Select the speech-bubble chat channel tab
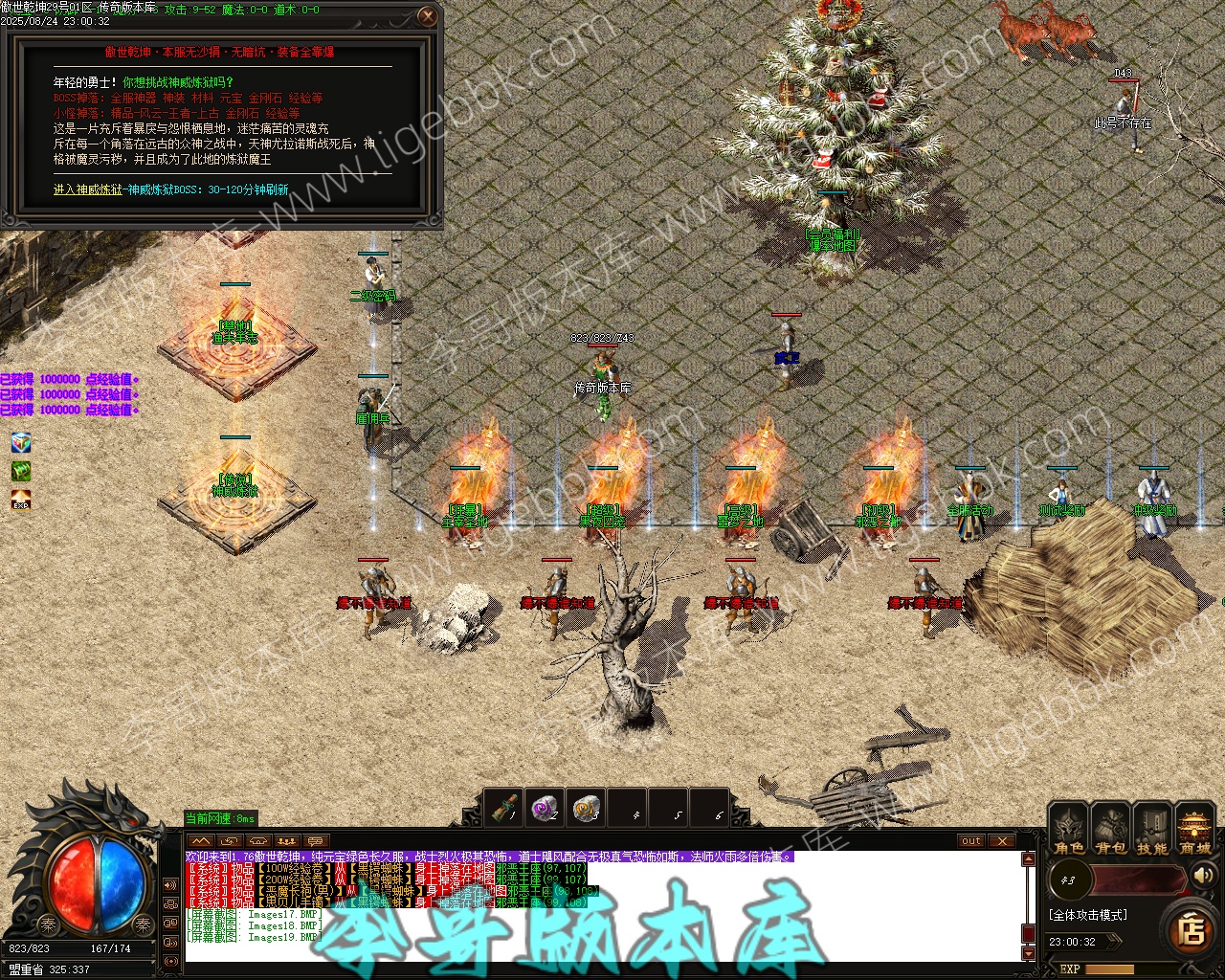 click(x=315, y=841)
